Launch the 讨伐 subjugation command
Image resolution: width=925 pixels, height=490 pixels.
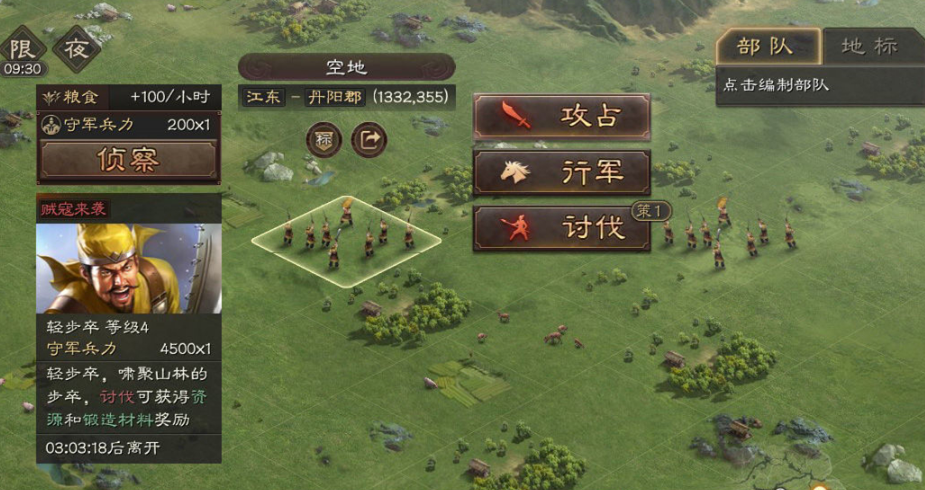tap(561, 228)
